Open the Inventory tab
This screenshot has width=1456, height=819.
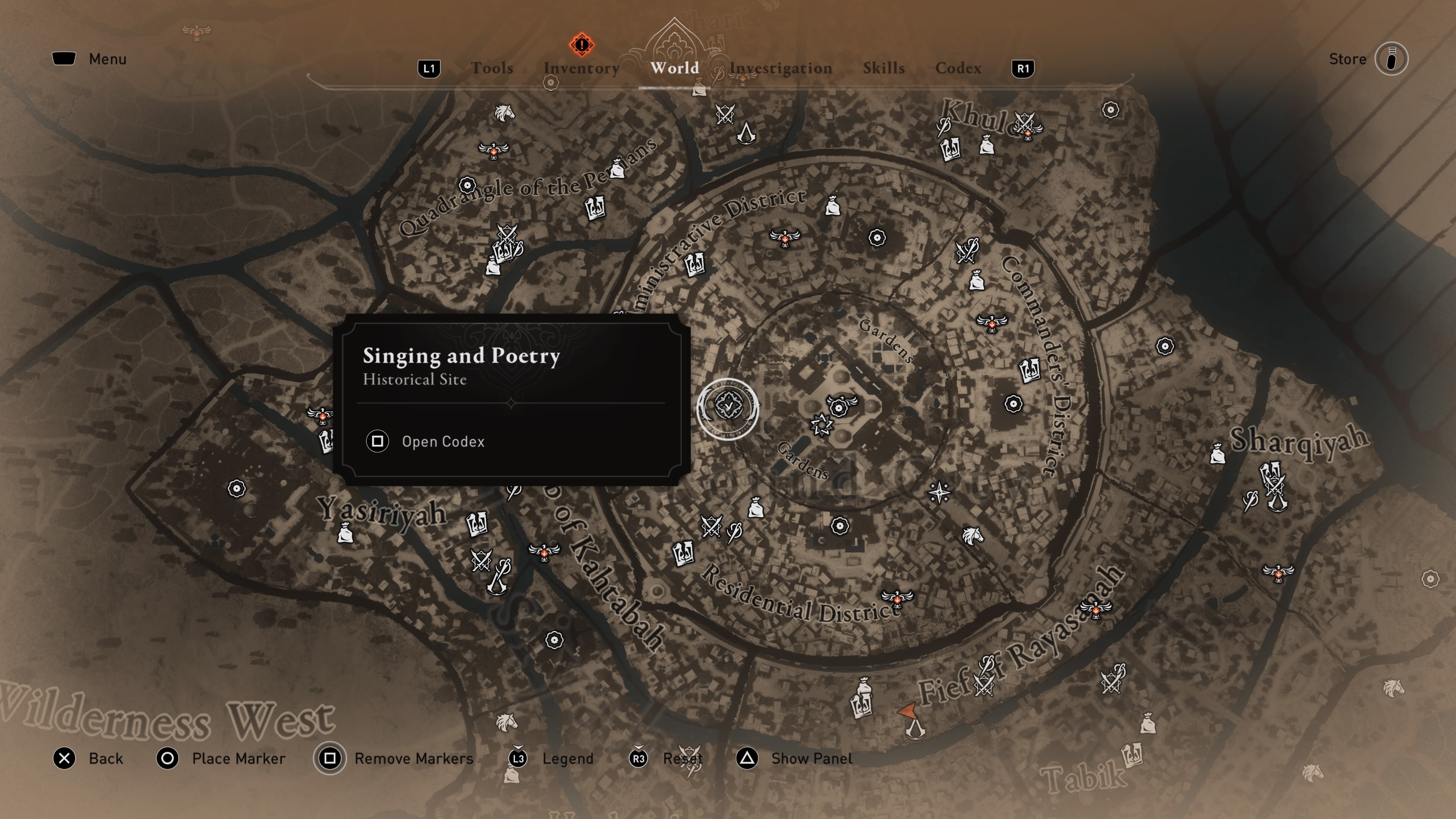(581, 68)
